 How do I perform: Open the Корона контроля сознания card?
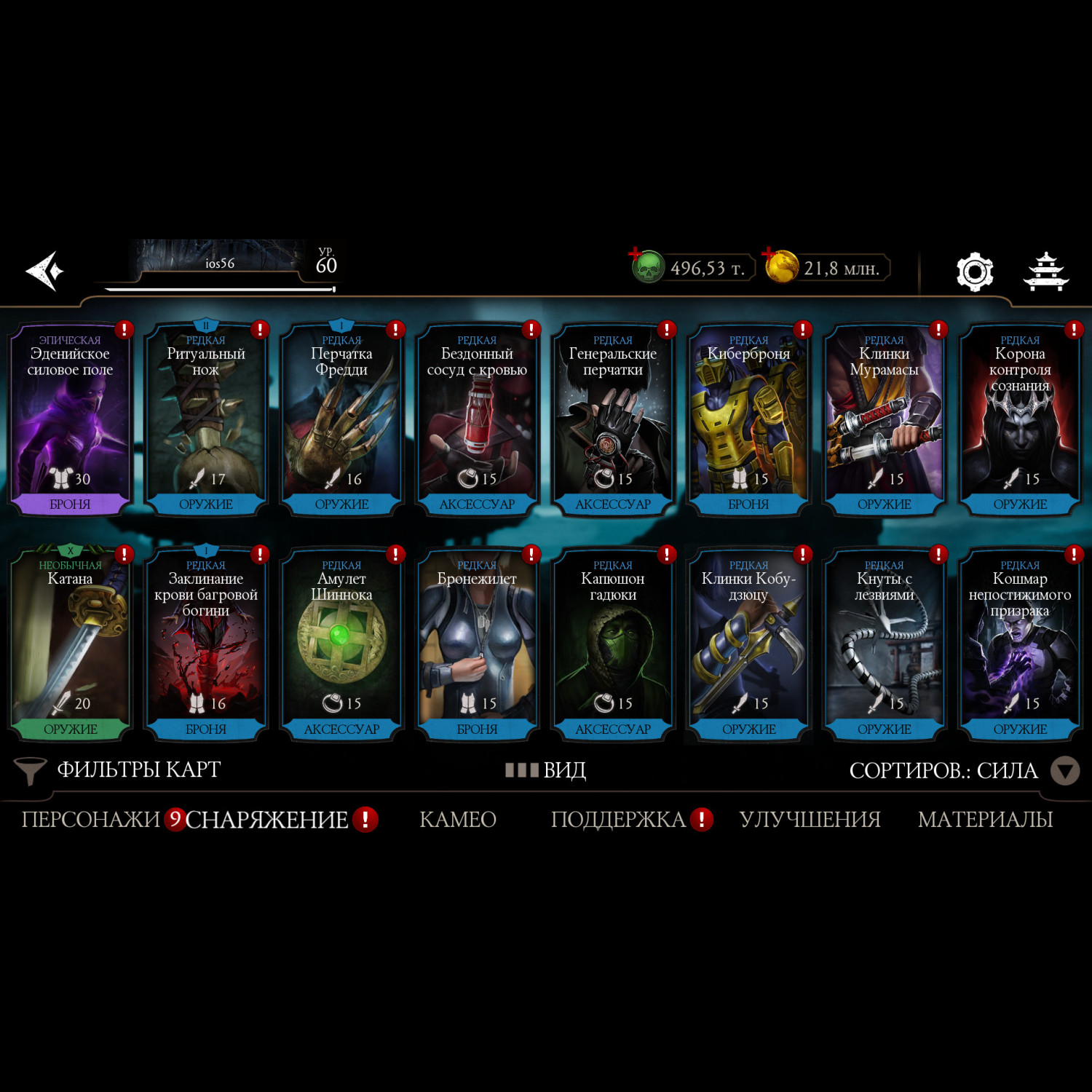pyautogui.click(x=1020, y=419)
